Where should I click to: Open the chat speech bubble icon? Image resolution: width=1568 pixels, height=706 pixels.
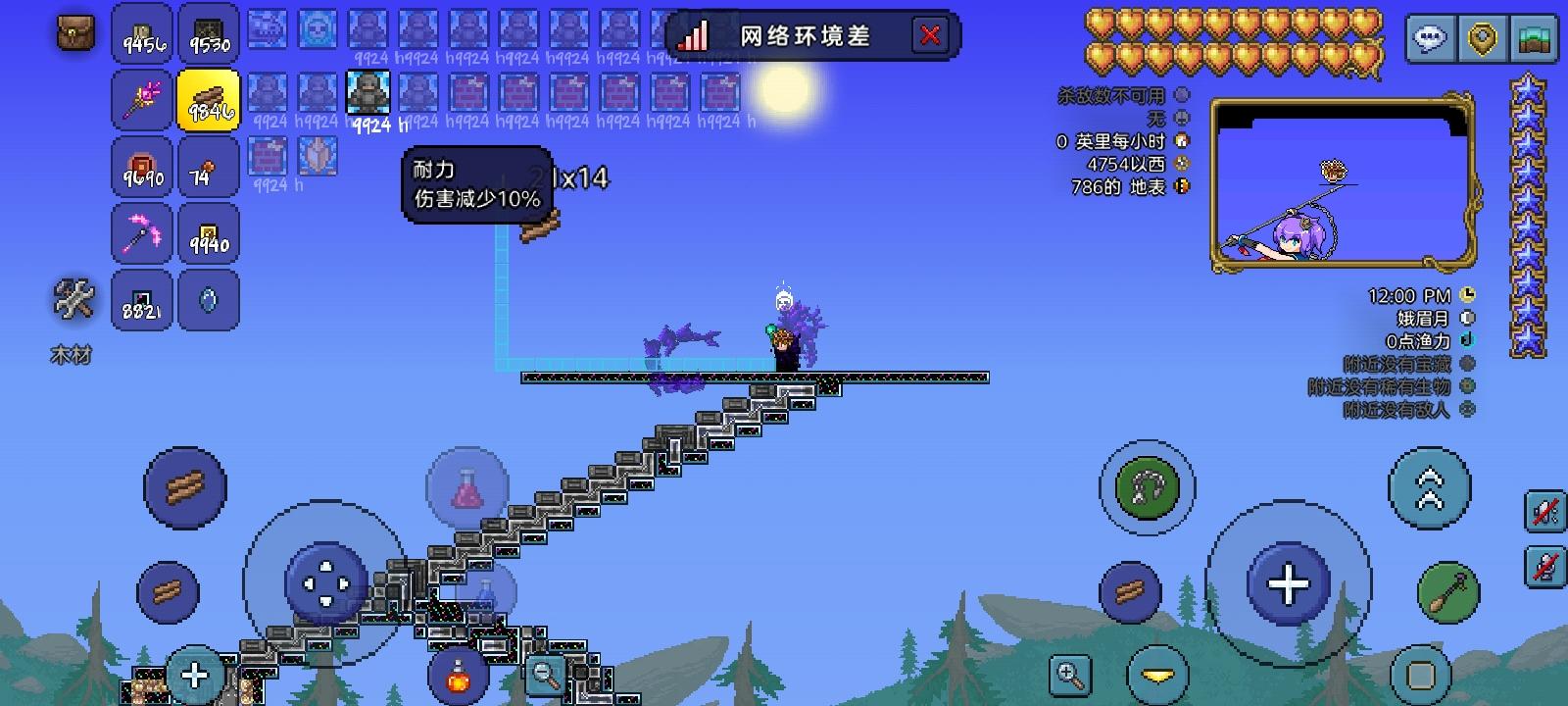[1433, 40]
